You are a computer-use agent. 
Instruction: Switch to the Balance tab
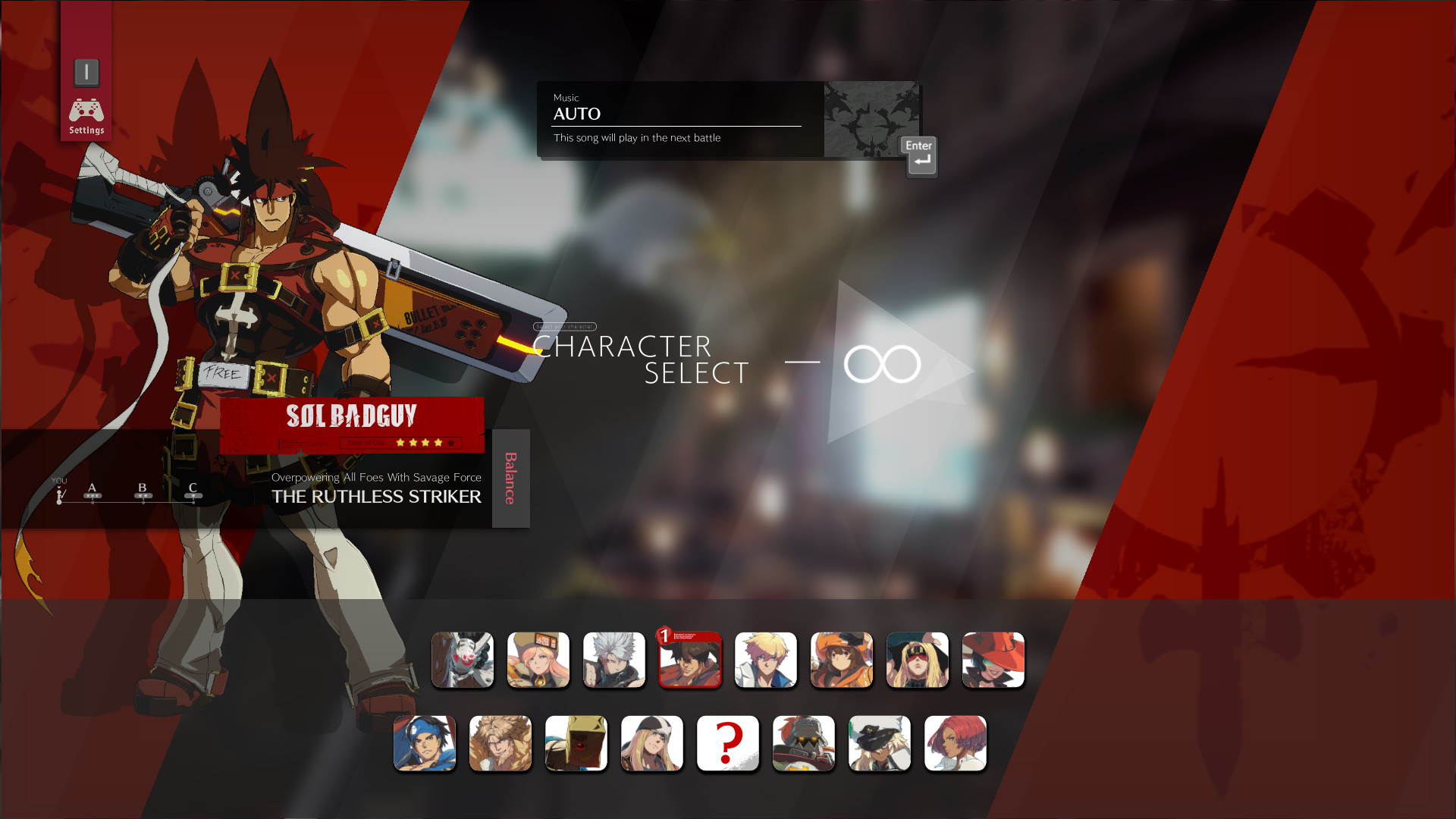pos(510,478)
